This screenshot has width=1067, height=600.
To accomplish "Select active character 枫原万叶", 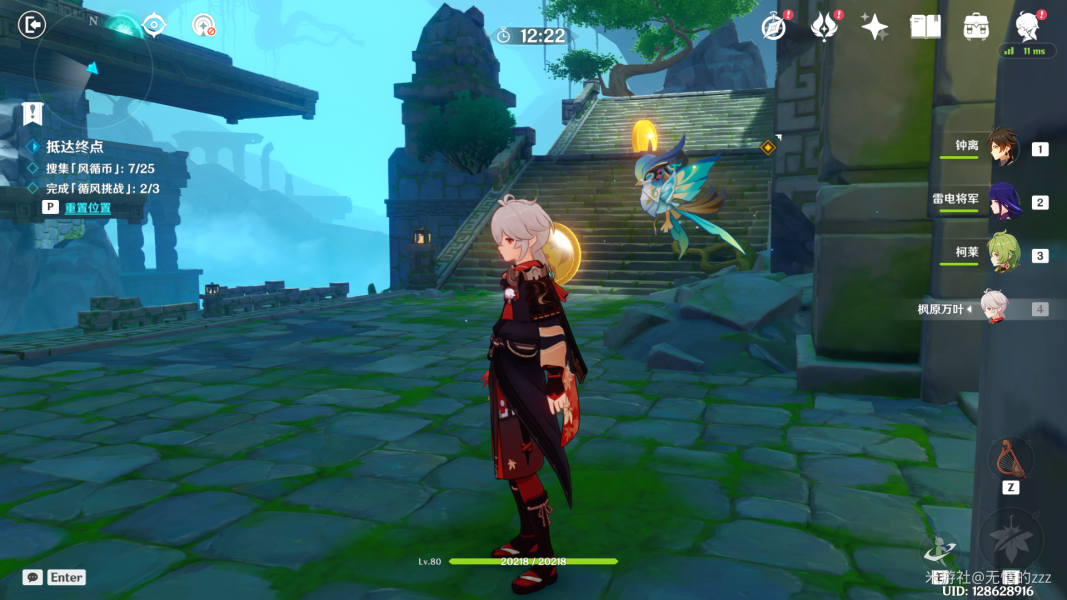I will point(993,308).
